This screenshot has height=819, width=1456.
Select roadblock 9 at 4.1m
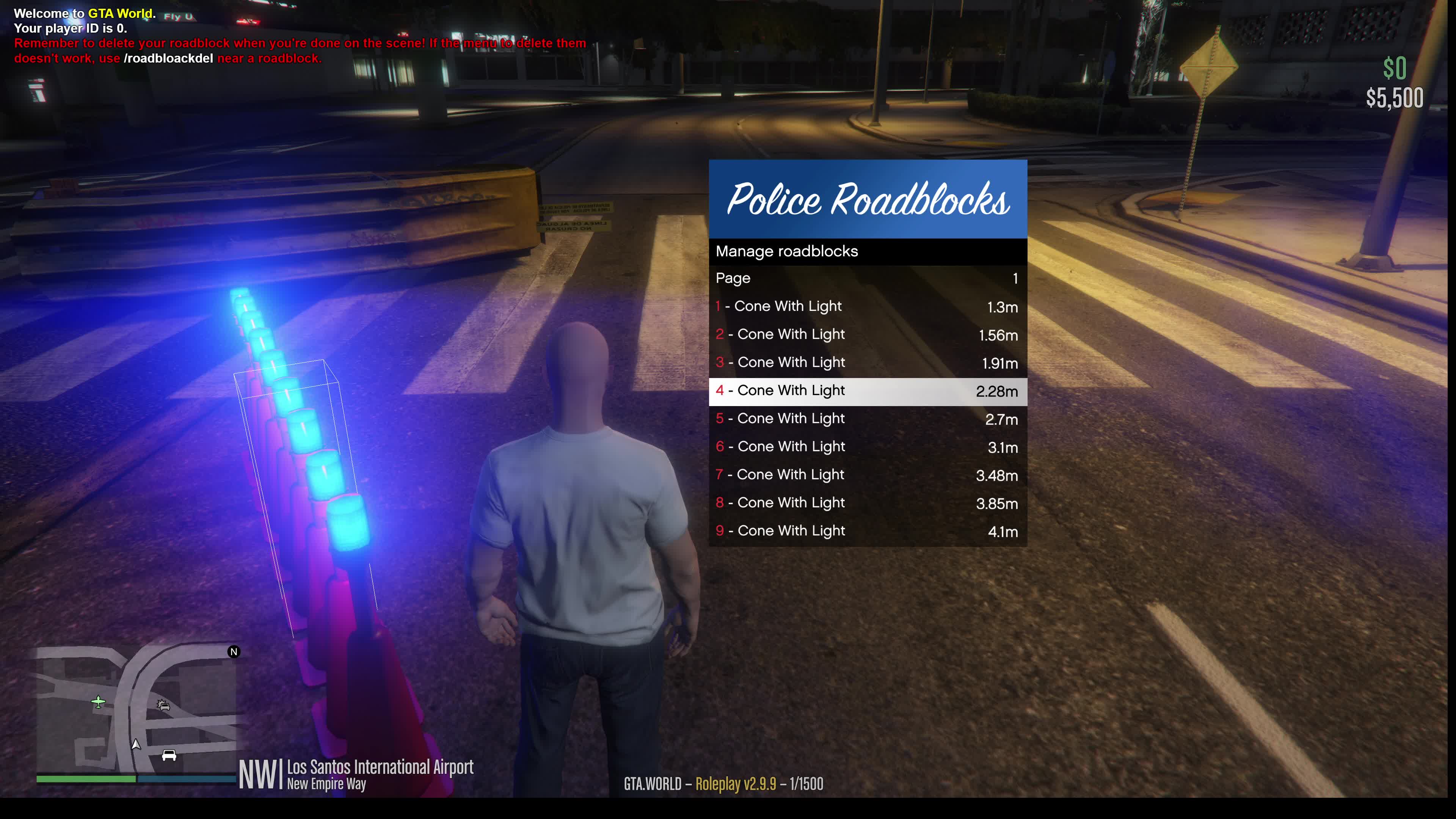click(867, 531)
